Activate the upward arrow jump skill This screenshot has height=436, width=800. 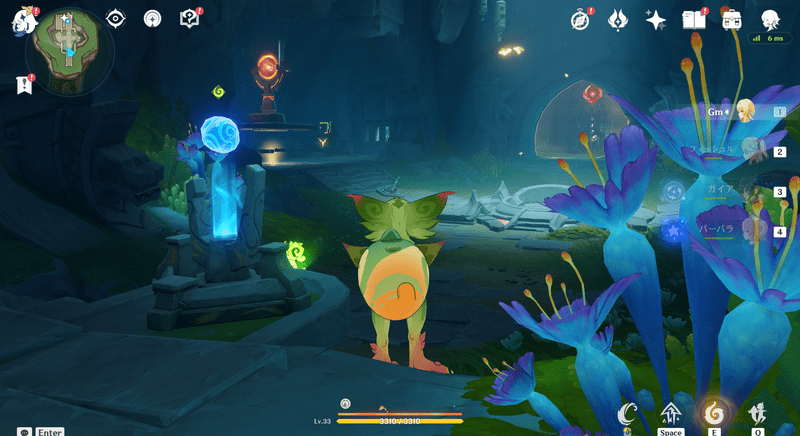click(x=670, y=412)
